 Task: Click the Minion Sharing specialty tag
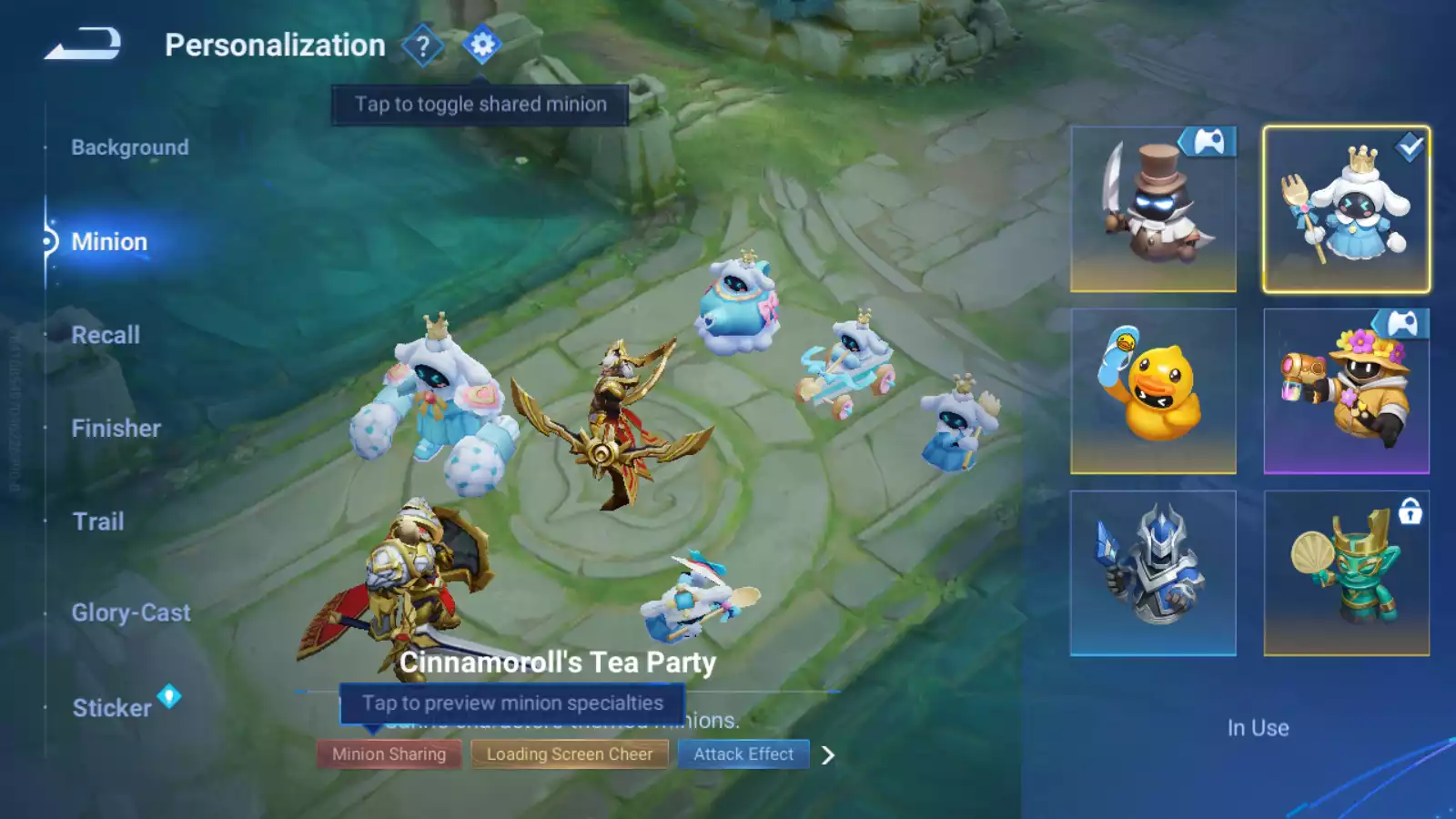tap(389, 754)
